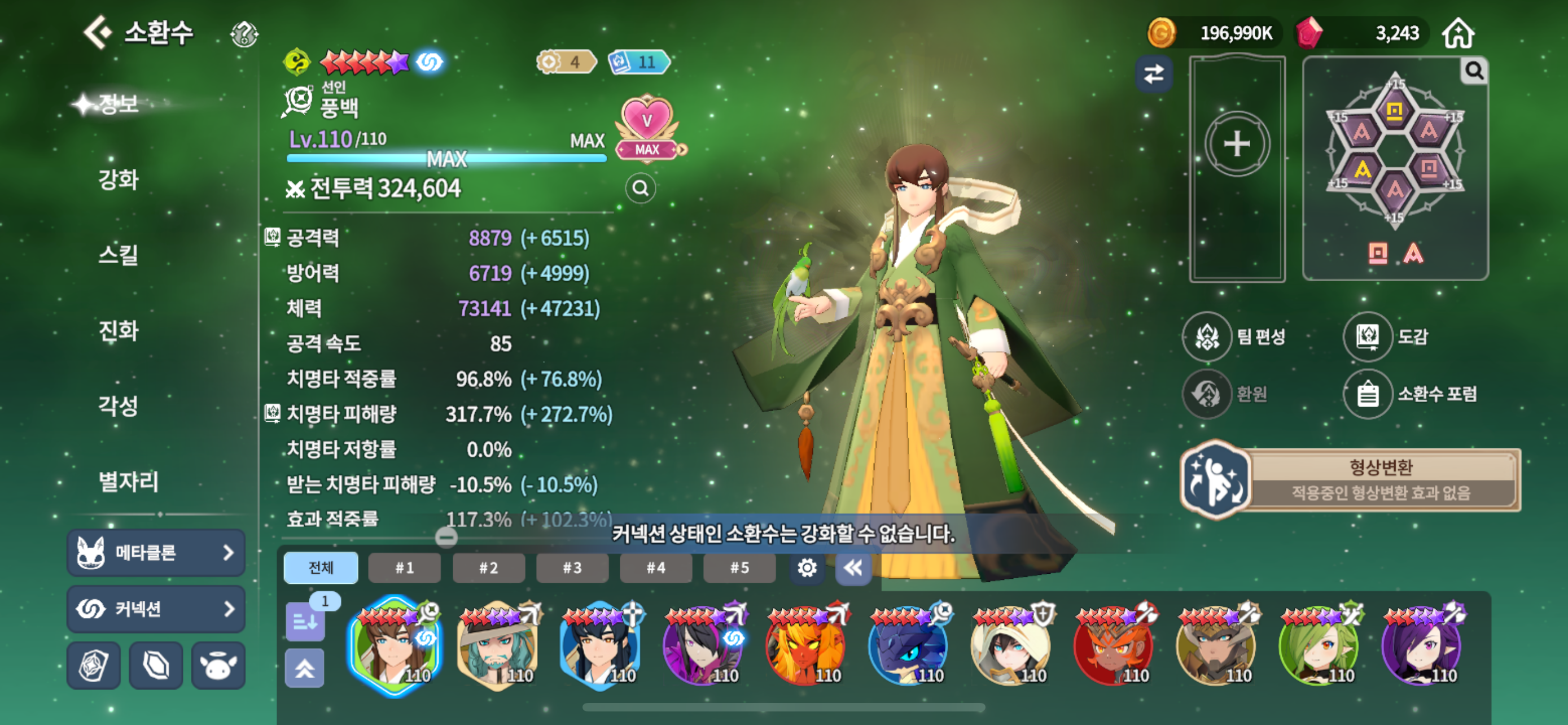Screen dimensions: 1568x725
Task: Return to the home screen
Action: click(x=1458, y=33)
